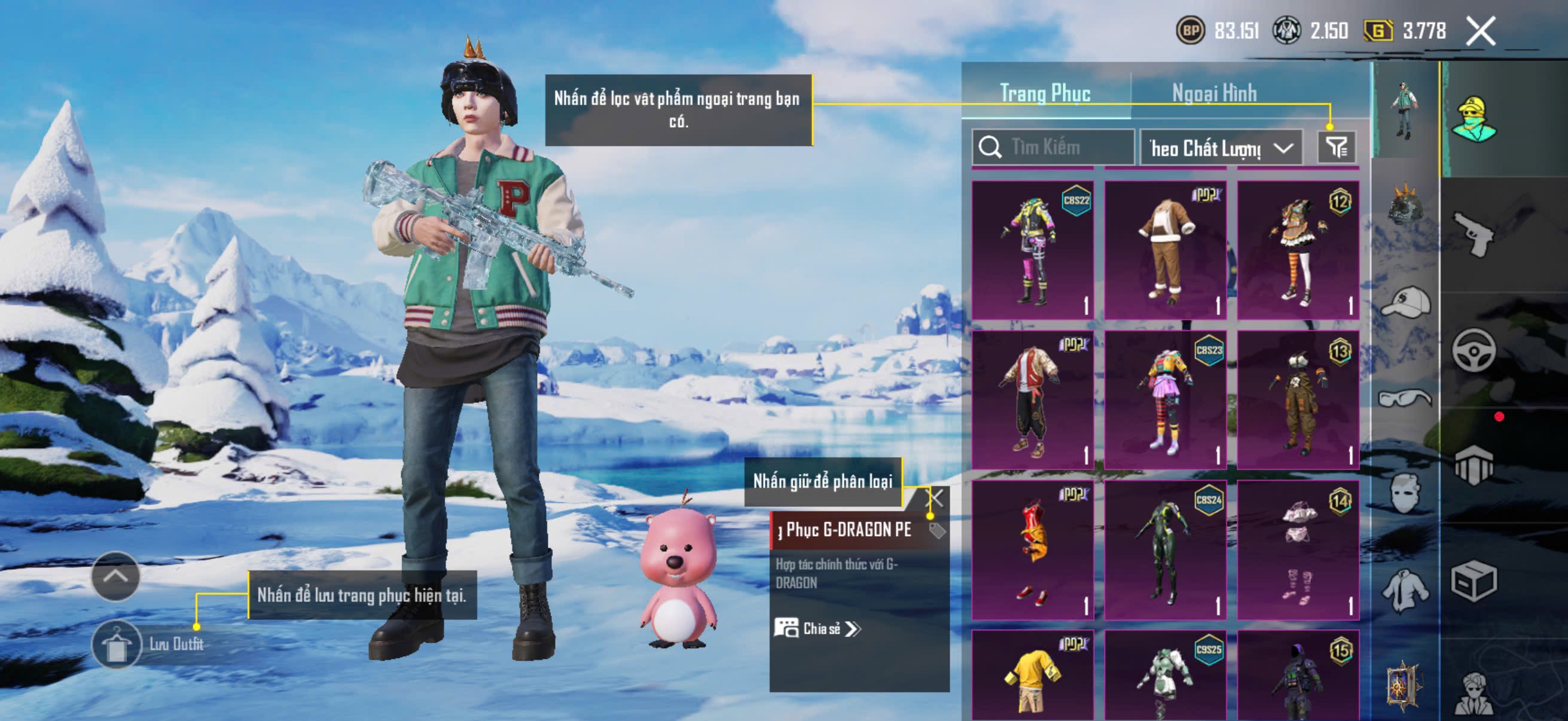Screen dimensions: 1568x721
Task: Expand the round up-arrow button
Action: tap(115, 576)
